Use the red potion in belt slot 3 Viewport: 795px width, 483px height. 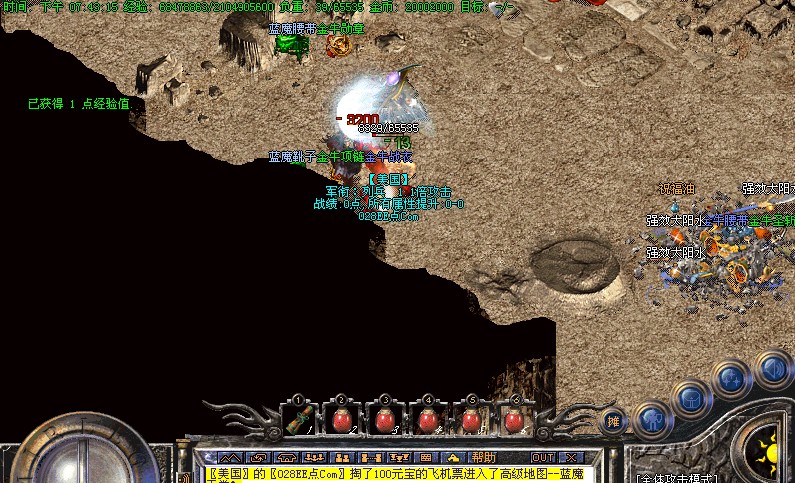pyautogui.click(x=385, y=421)
